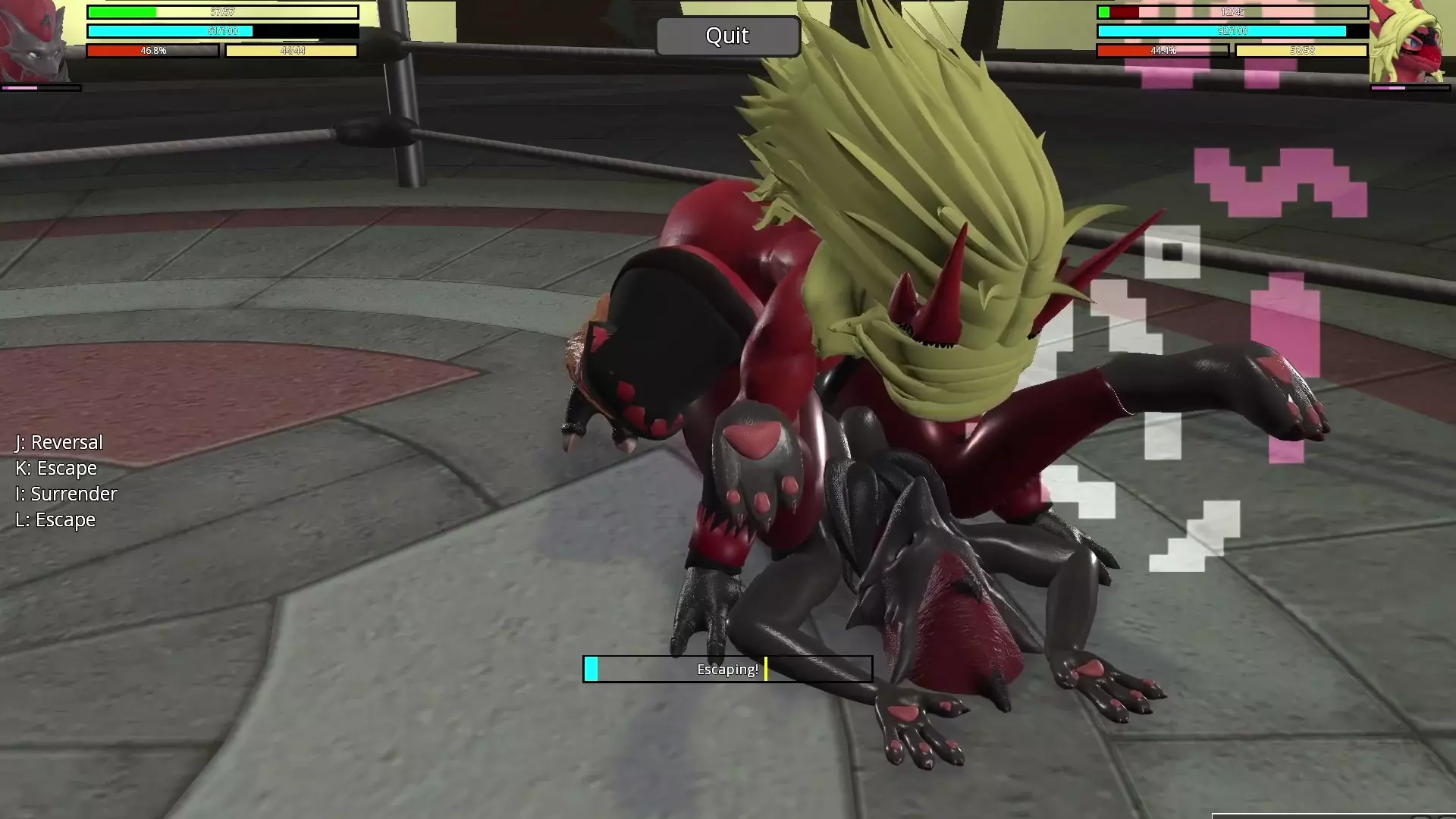This screenshot has width=1456, height=819.
Task: Click the Quit button
Action: click(x=727, y=36)
